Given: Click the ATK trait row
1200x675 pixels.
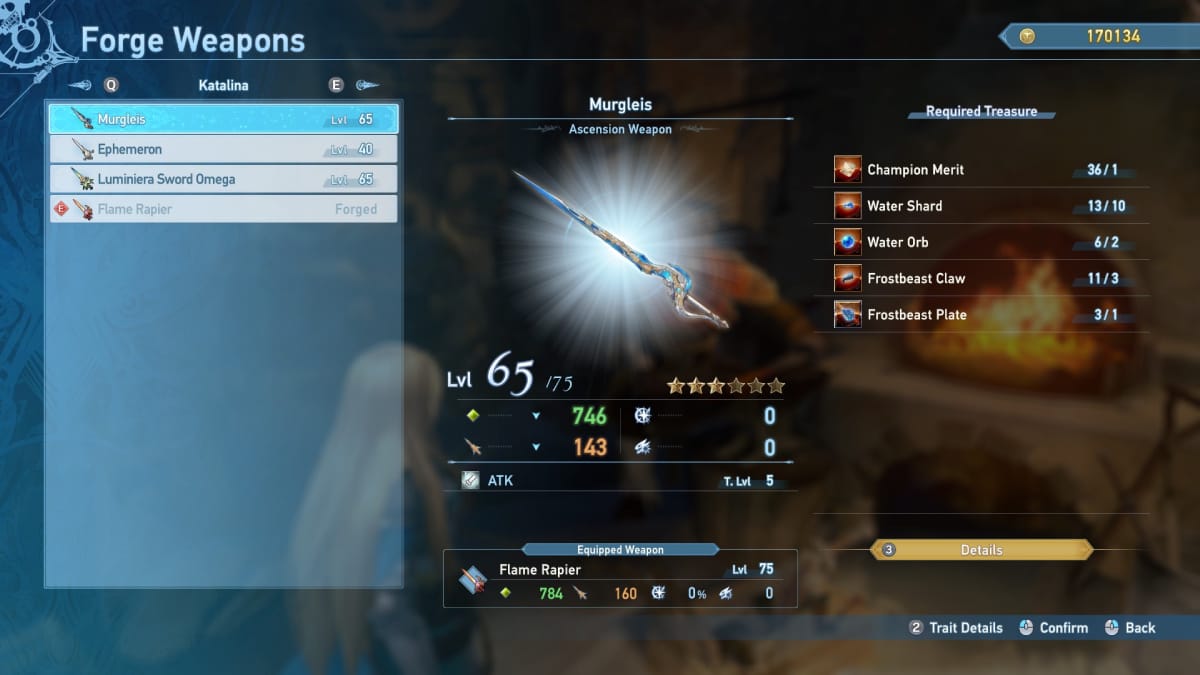Looking at the screenshot, I should point(620,480).
